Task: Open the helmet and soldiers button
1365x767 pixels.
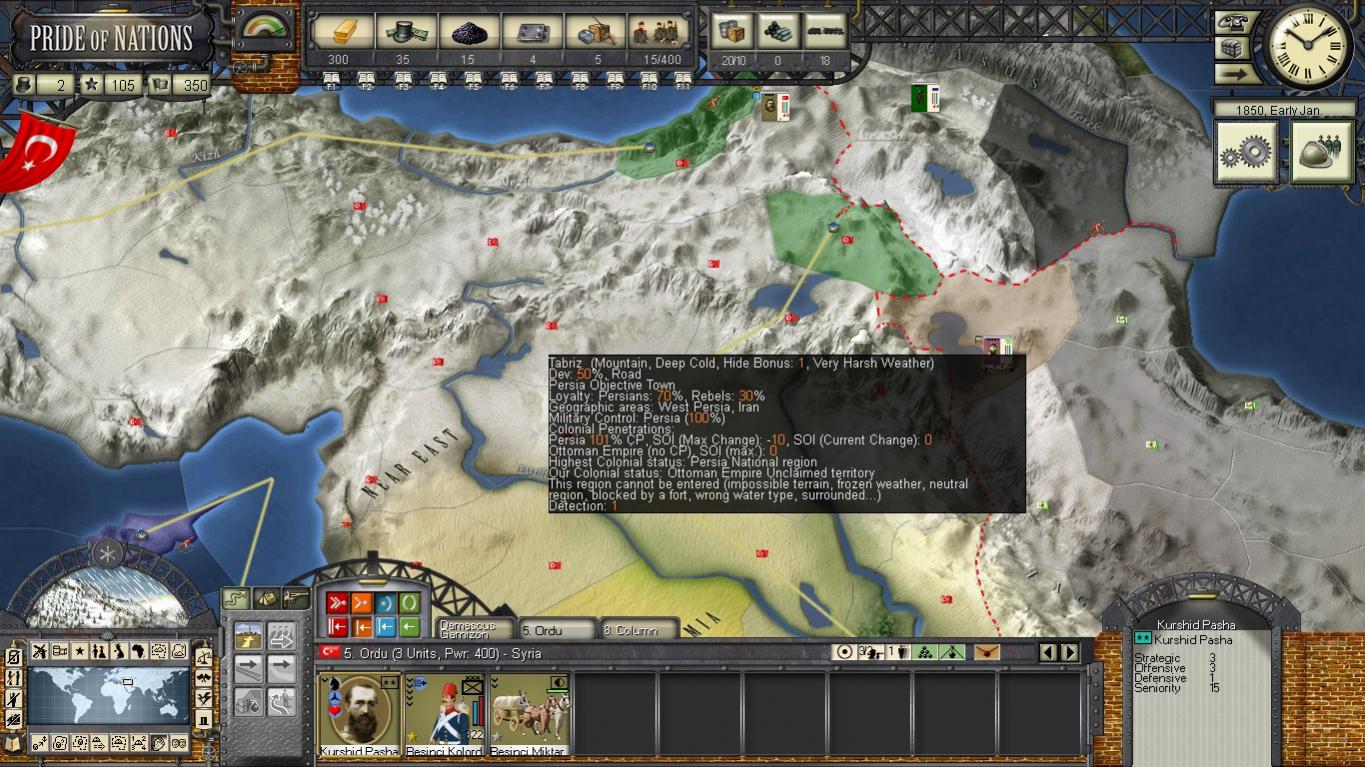Action: click(1321, 151)
